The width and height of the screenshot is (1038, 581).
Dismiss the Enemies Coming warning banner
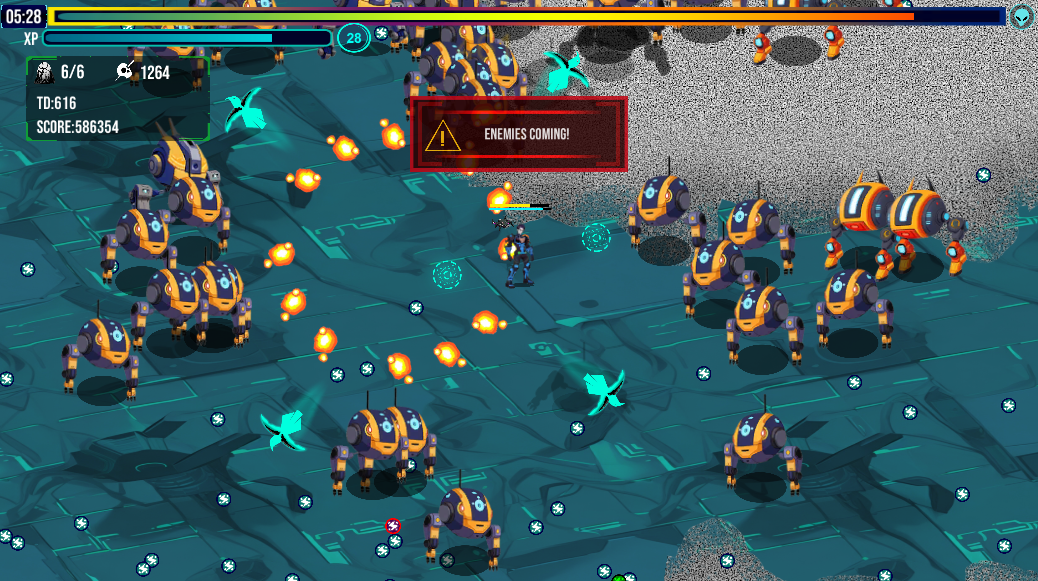pyautogui.click(x=518, y=134)
